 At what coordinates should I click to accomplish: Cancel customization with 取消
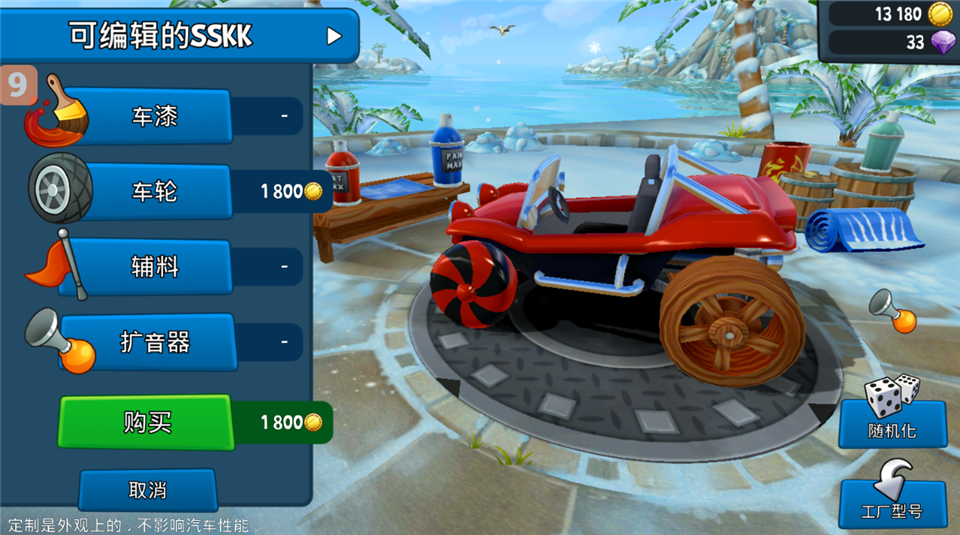tap(147, 490)
